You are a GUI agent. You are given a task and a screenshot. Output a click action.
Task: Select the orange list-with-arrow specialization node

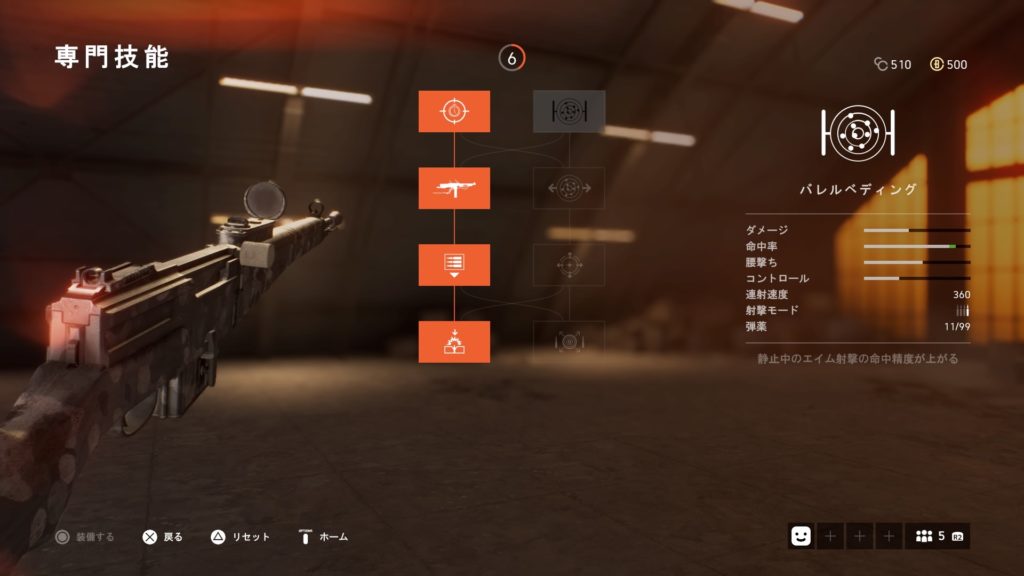point(454,264)
